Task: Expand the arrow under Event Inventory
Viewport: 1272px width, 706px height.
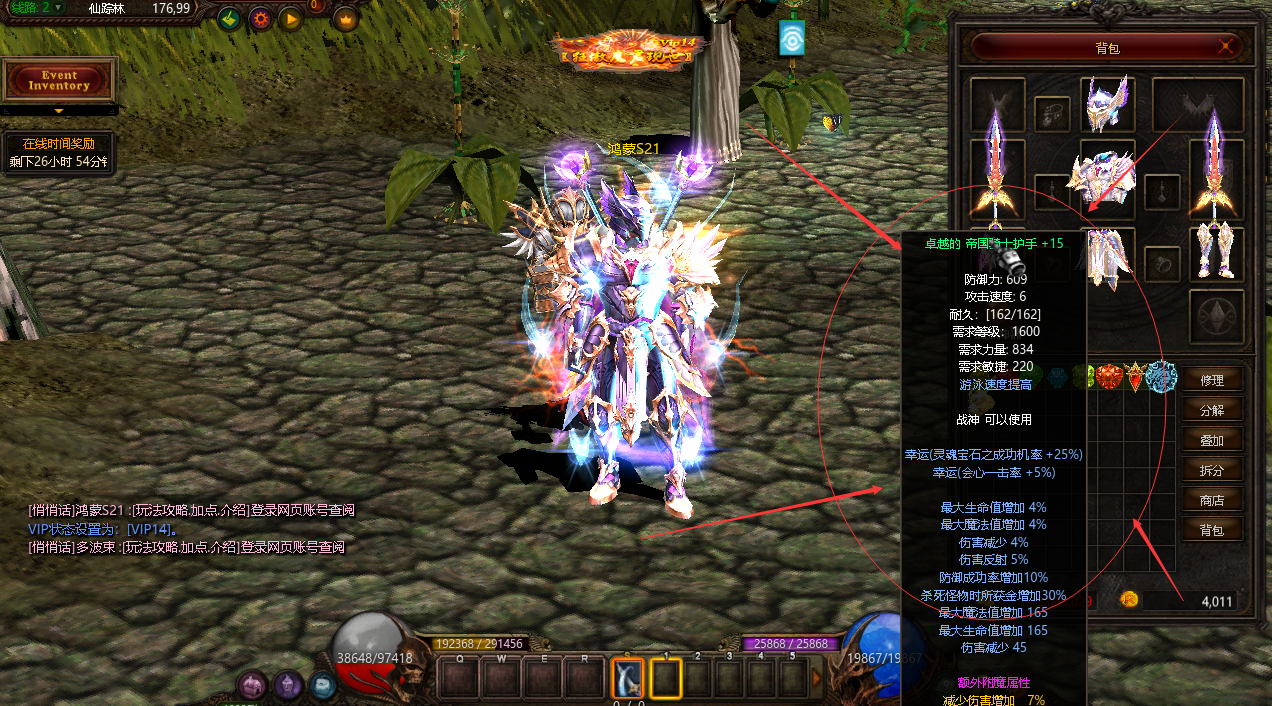Action: pyautogui.click(x=59, y=111)
